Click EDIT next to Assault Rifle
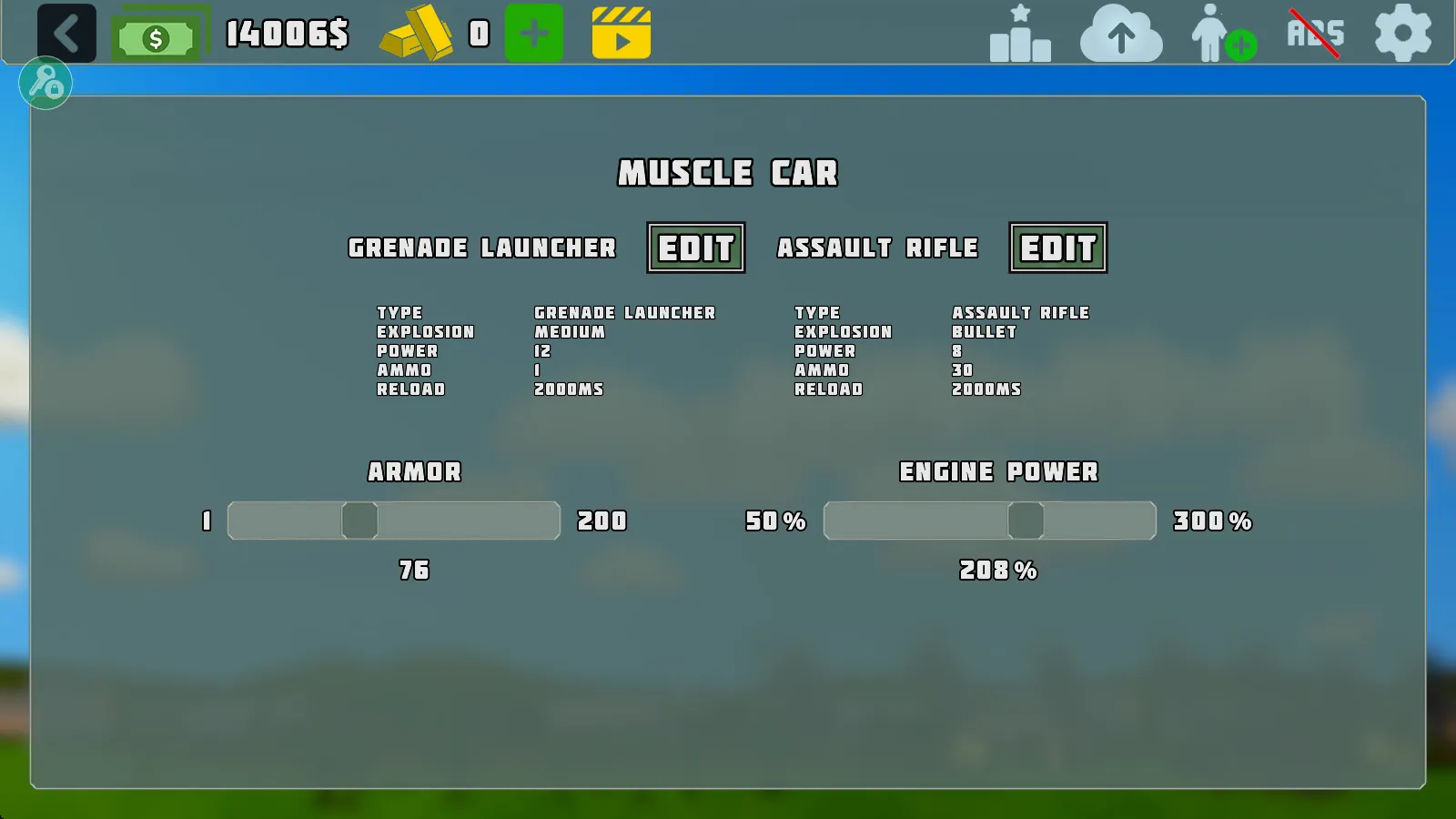Screen dimensions: 1456x819 [1058, 248]
